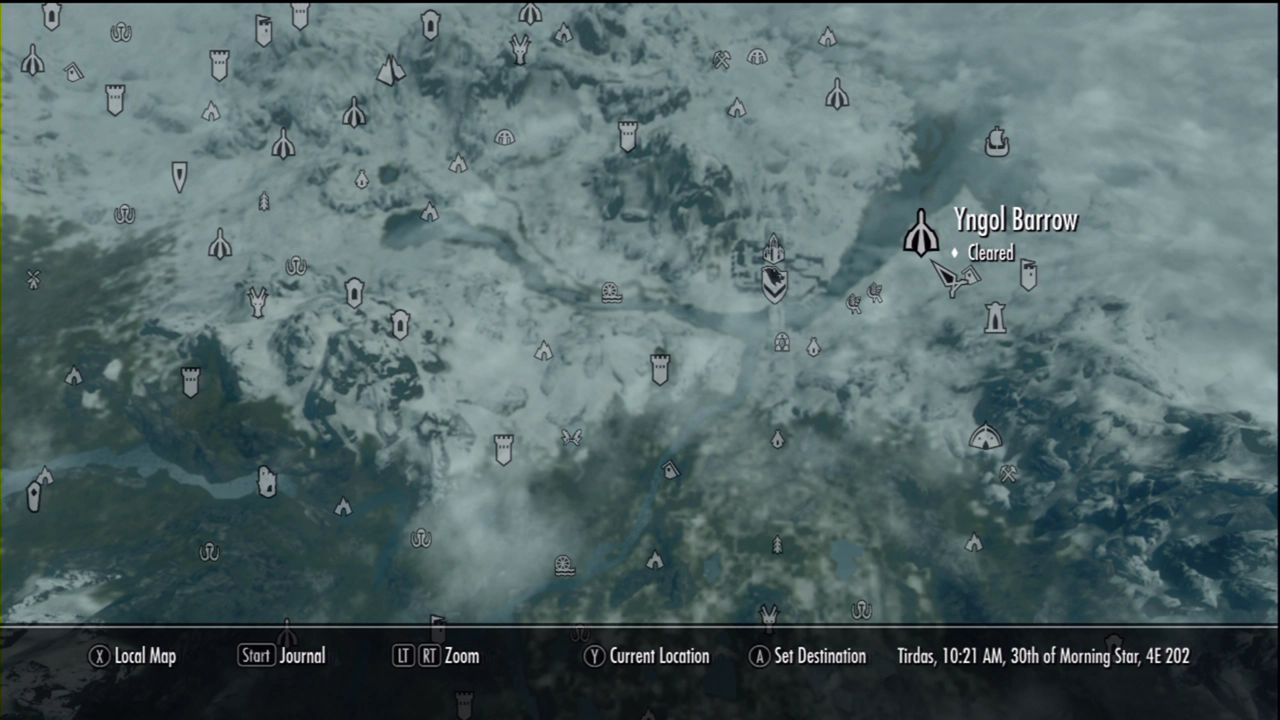The width and height of the screenshot is (1280, 720).
Task: Click the ship marker on the map
Action: click(x=996, y=141)
